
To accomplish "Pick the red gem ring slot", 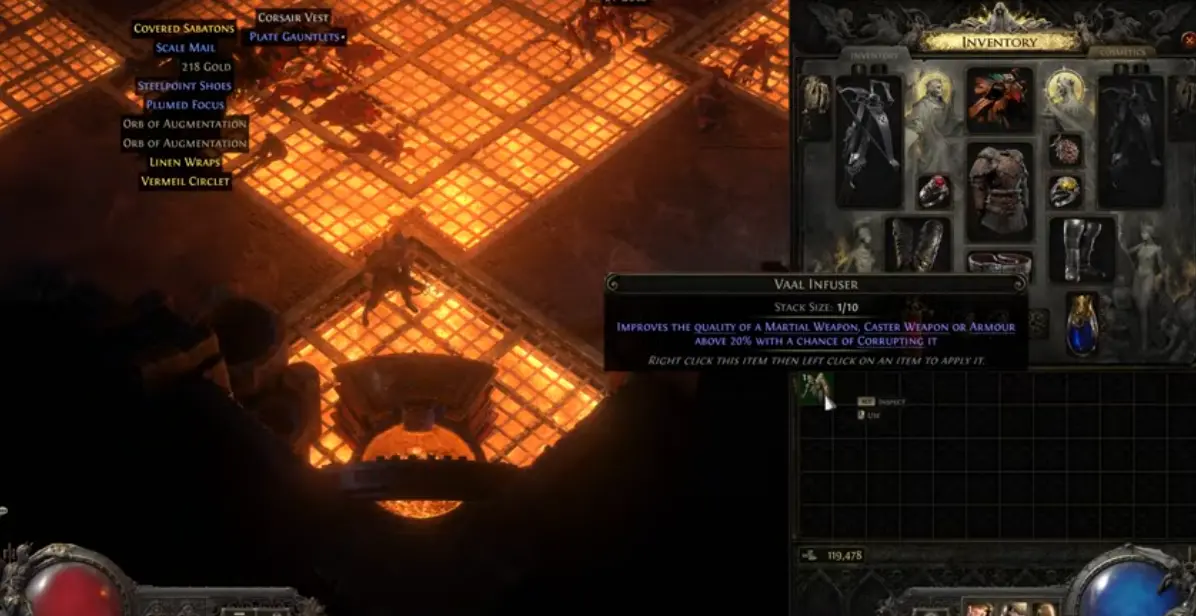I will point(934,192).
